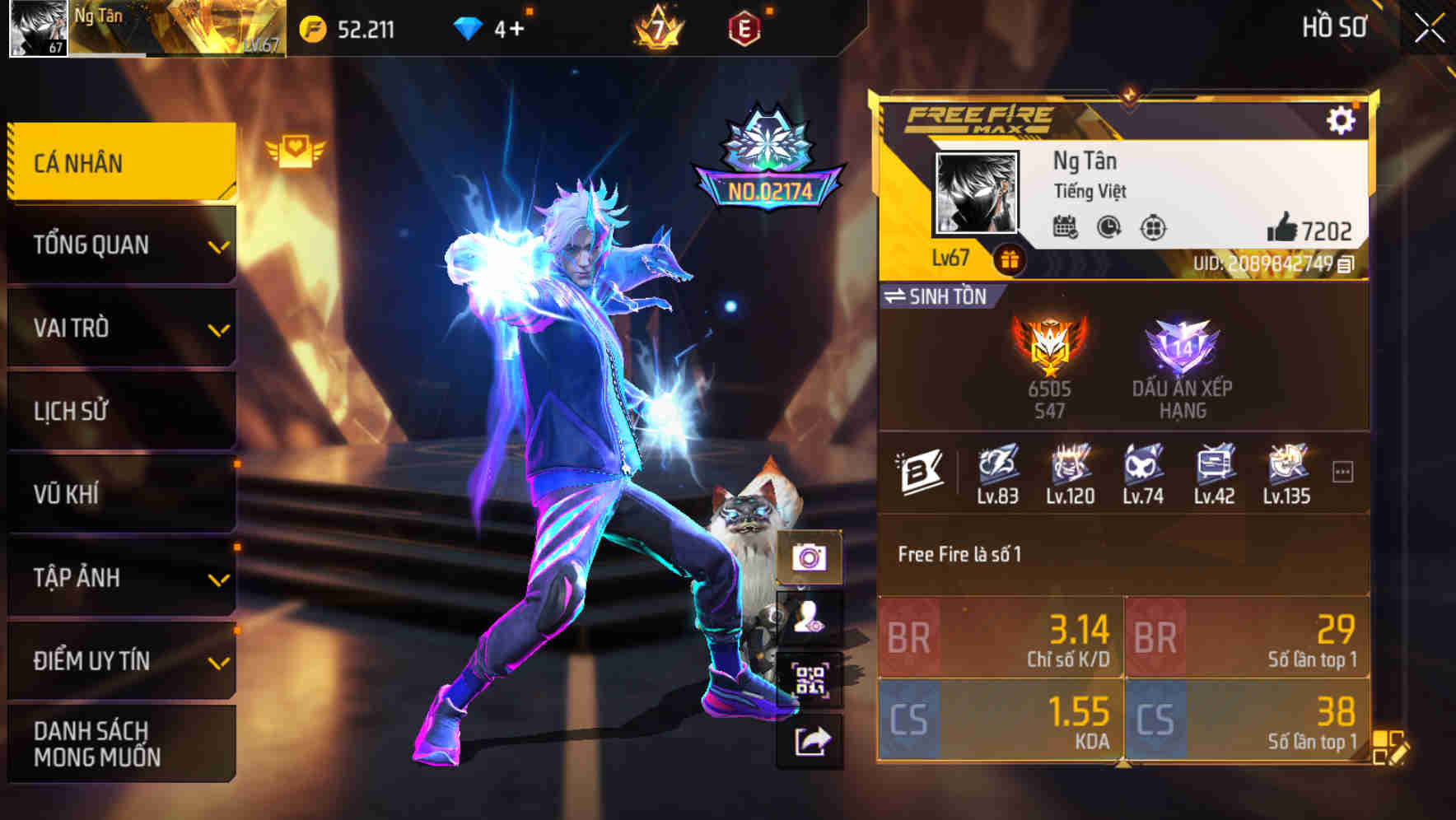Viewport: 1456px width, 820px height.
Task: Expand the Tổng Quan section
Action: pyautogui.click(x=120, y=244)
